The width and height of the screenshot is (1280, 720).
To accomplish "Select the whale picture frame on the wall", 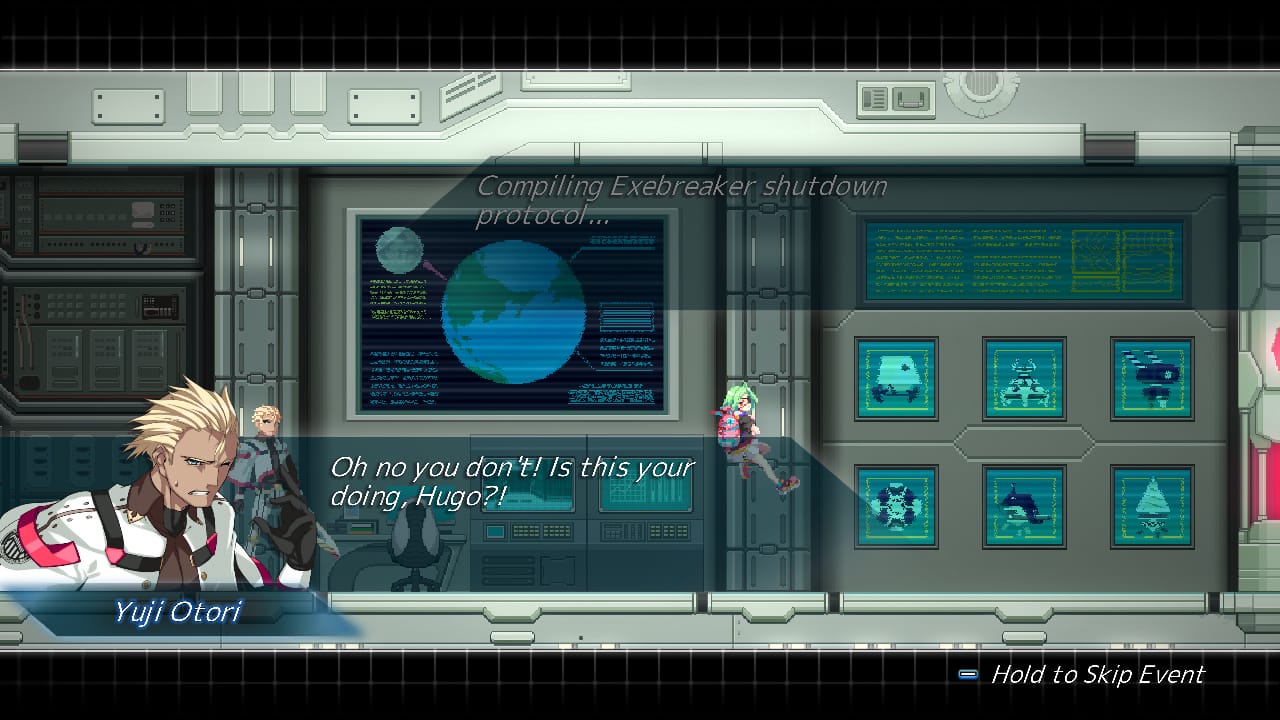I will point(1023,506).
